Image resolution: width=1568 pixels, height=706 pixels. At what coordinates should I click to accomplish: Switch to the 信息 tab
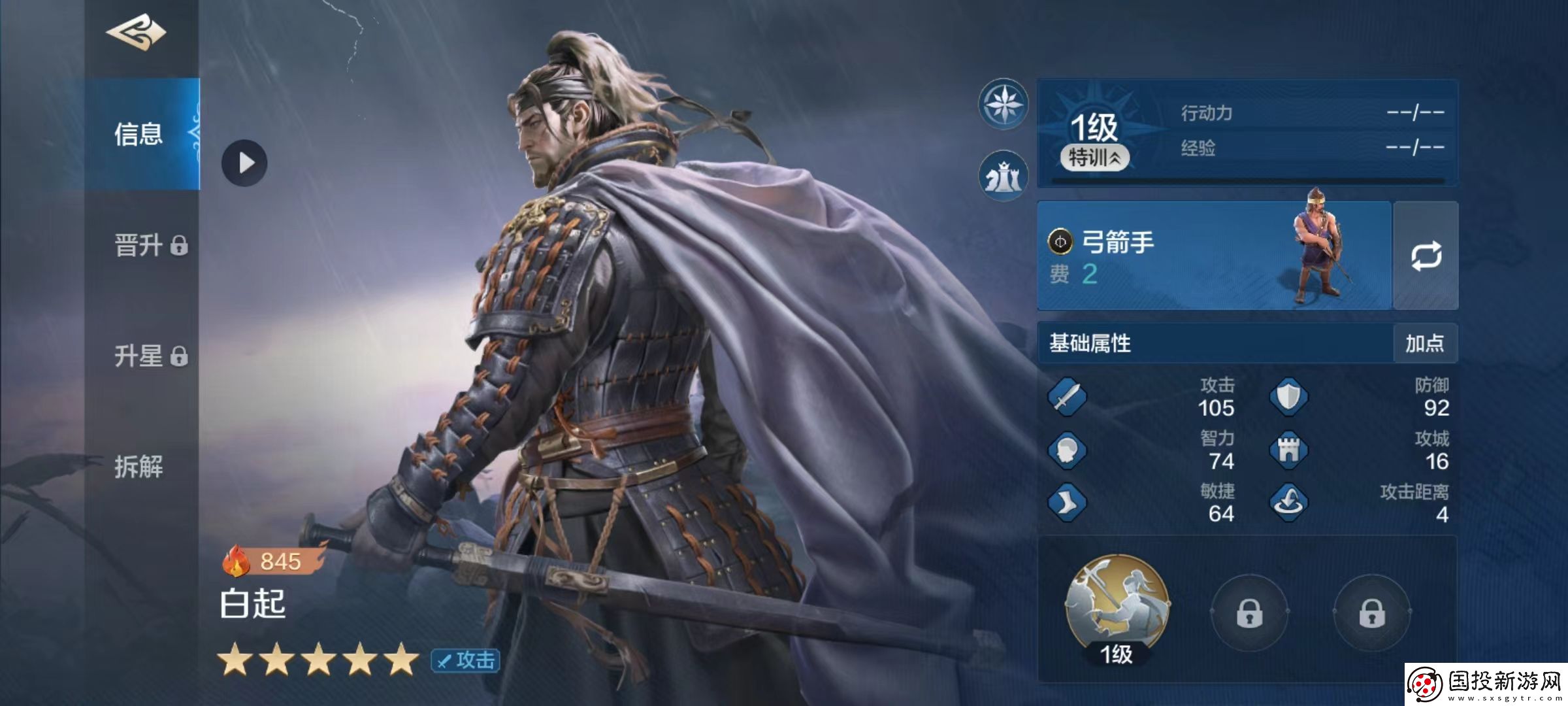[x=139, y=135]
